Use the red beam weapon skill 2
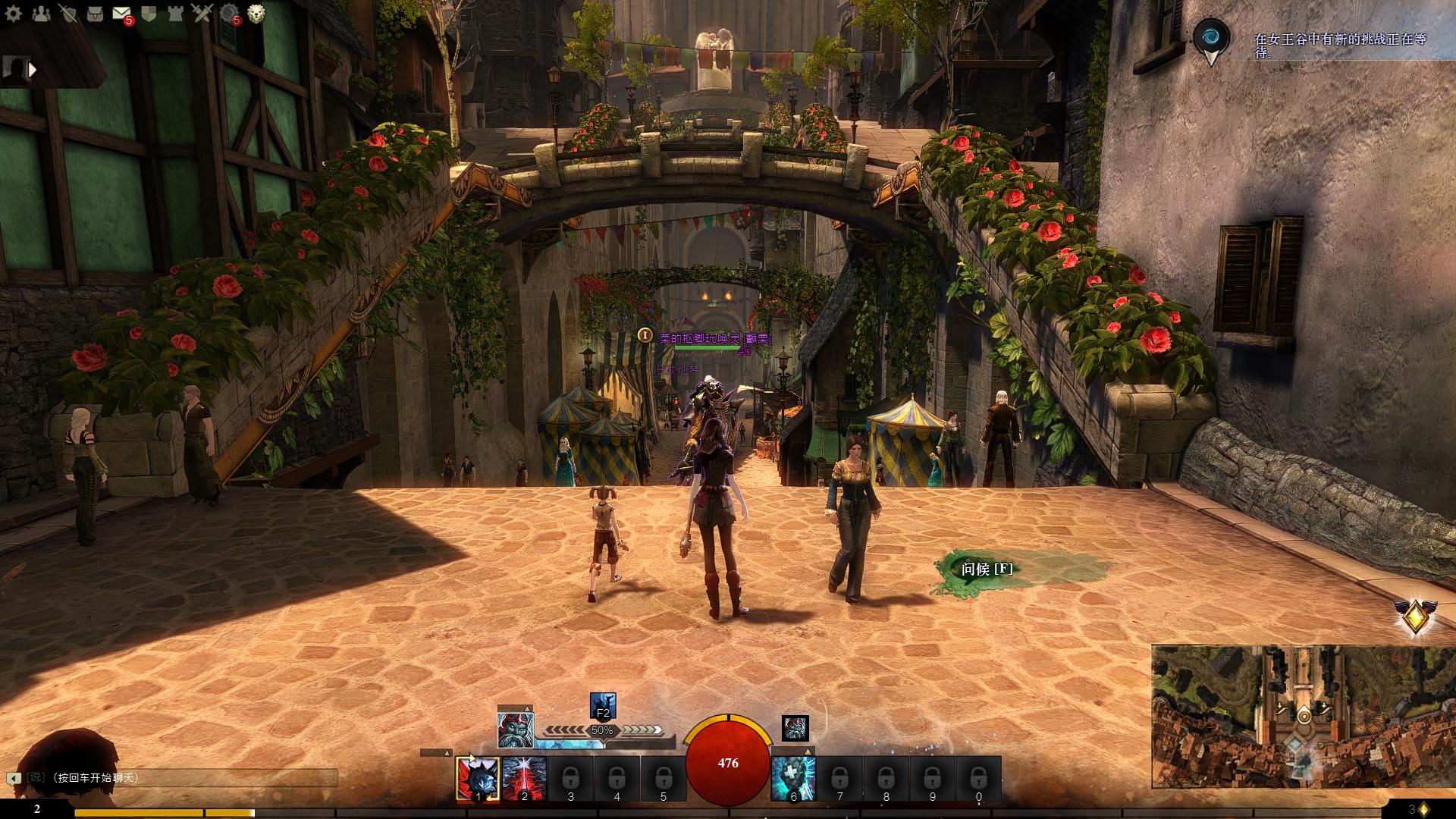 524,779
